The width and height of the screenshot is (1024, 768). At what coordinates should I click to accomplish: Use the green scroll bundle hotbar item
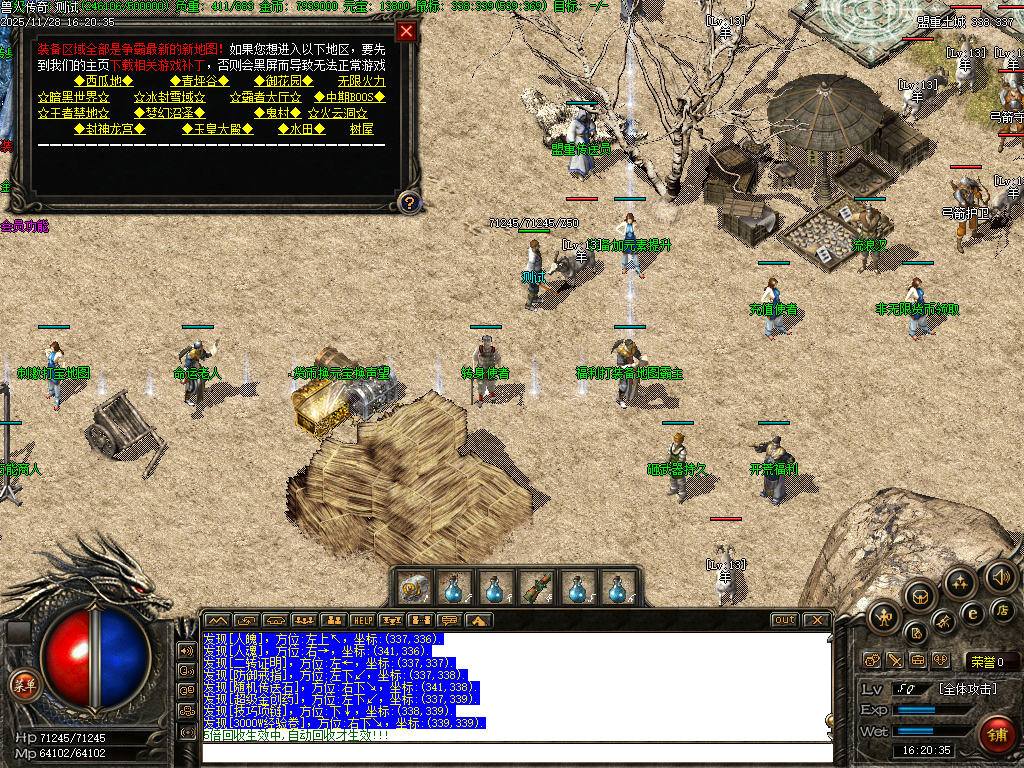coord(537,586)
